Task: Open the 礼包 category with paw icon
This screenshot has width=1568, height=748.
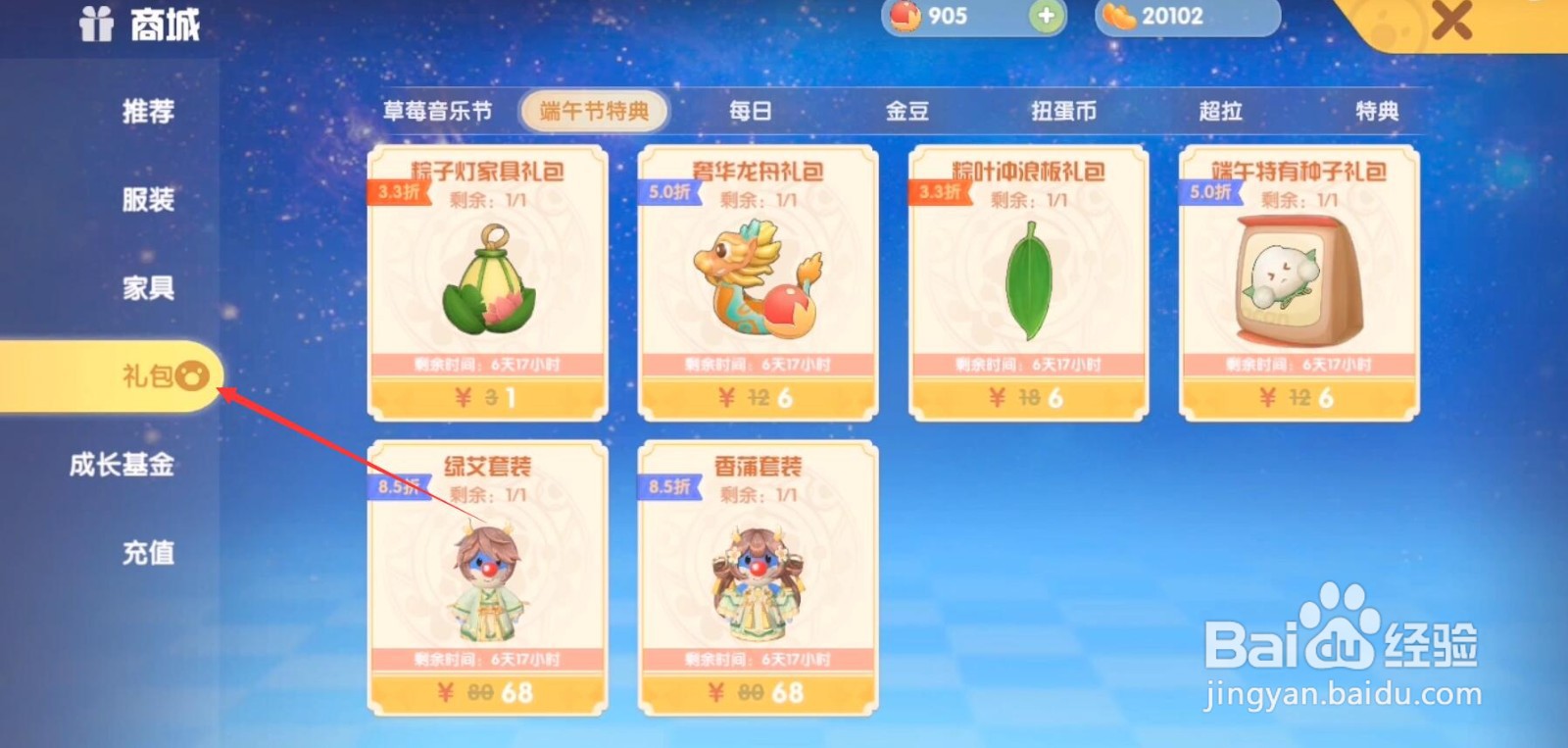Action: click(x=147, y=375)
